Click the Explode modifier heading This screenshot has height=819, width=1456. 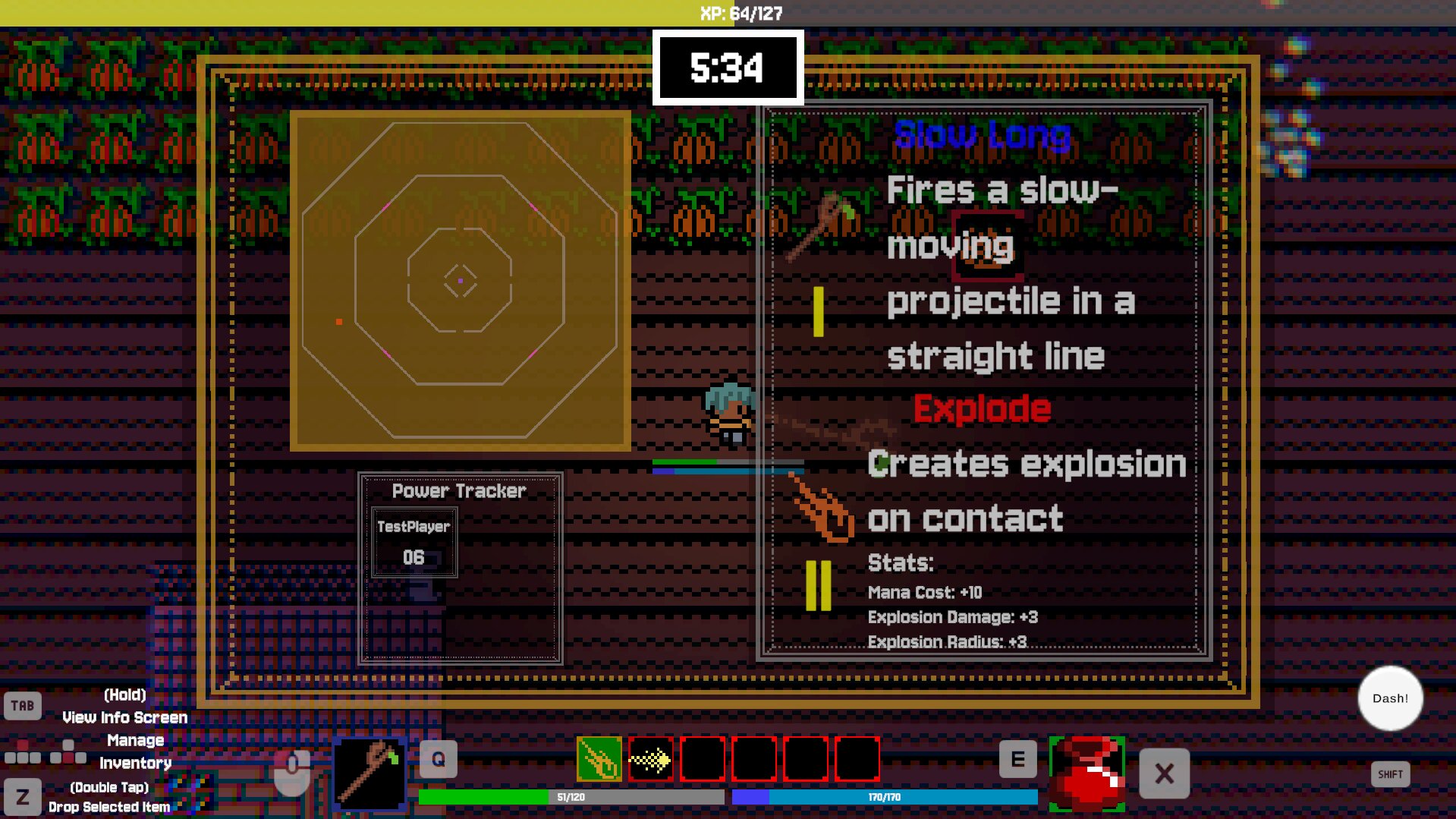(982, 409)
